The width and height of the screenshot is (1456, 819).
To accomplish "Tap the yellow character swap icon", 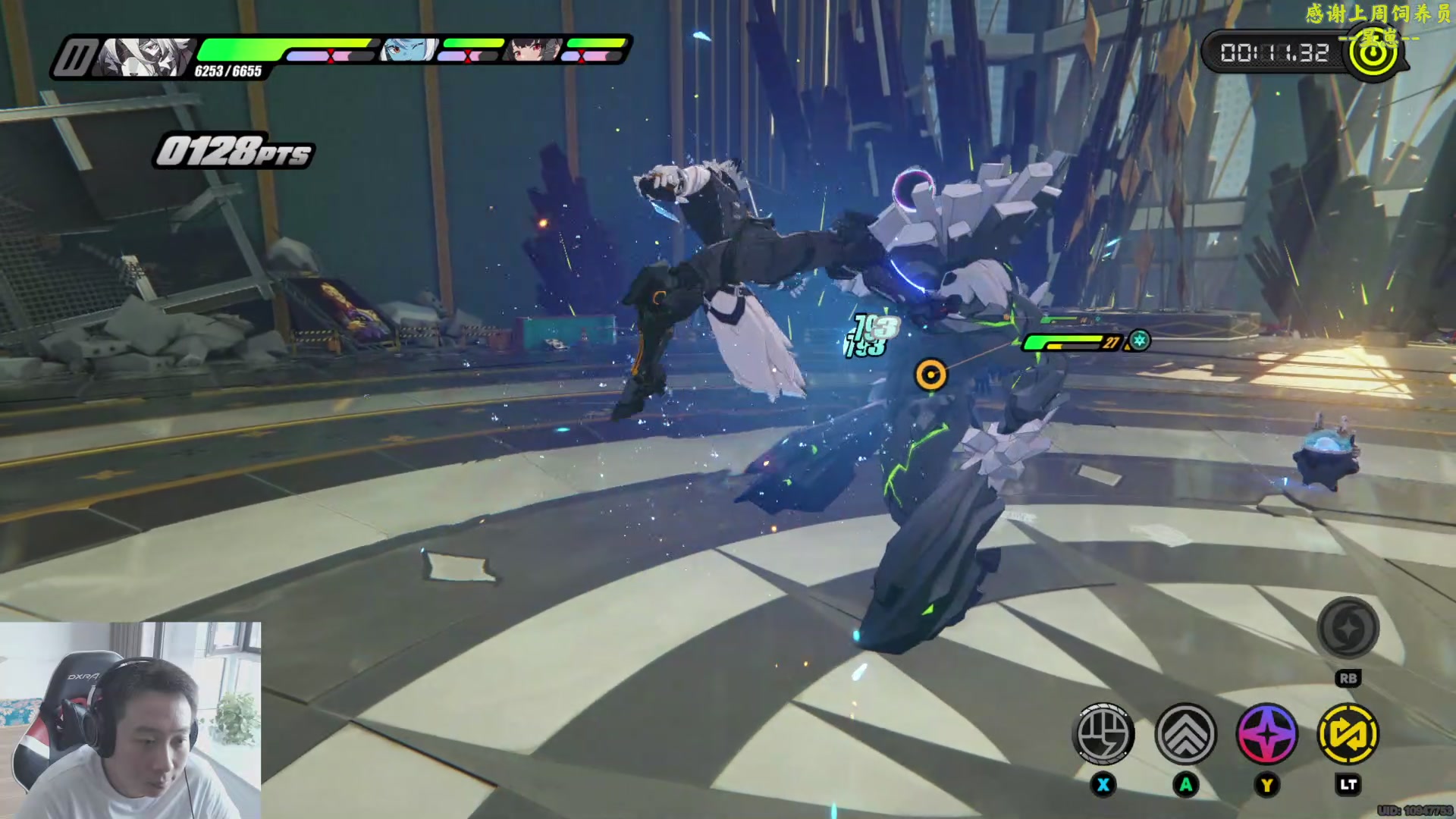I will point(1348,734).
